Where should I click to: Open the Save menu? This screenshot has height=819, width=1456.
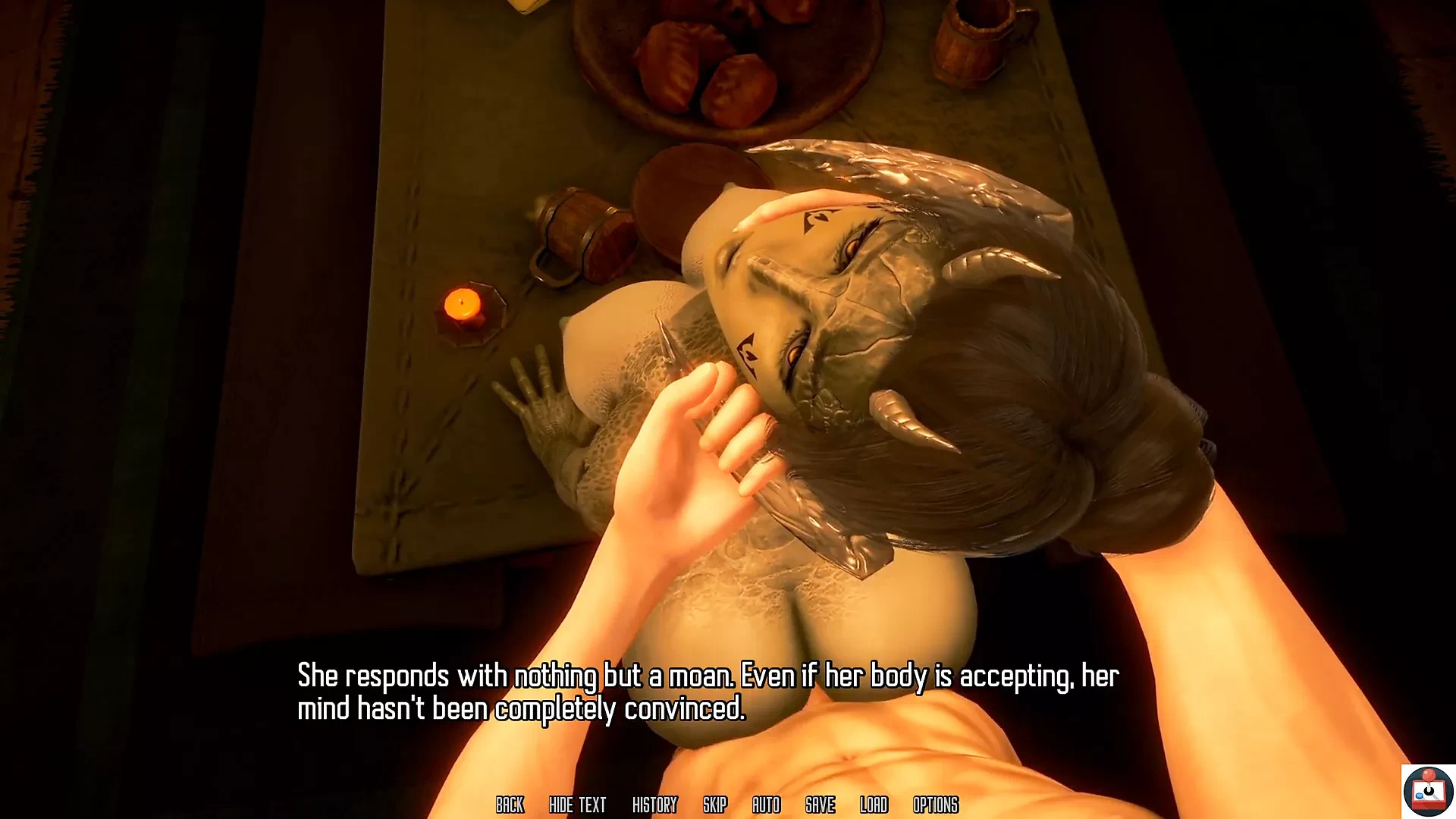tap(820, 805)
